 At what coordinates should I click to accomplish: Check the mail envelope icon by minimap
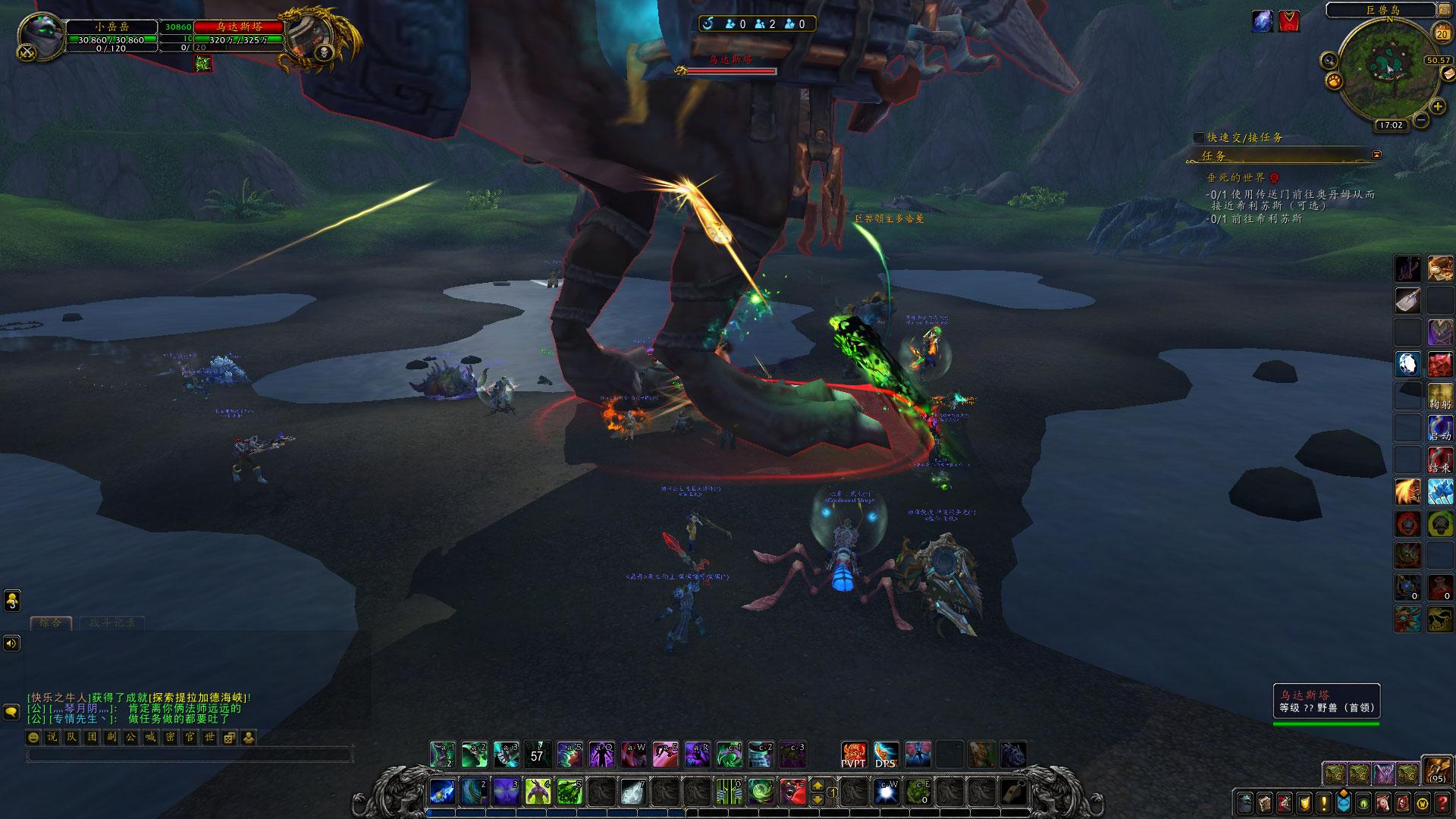click(1448, 73)
